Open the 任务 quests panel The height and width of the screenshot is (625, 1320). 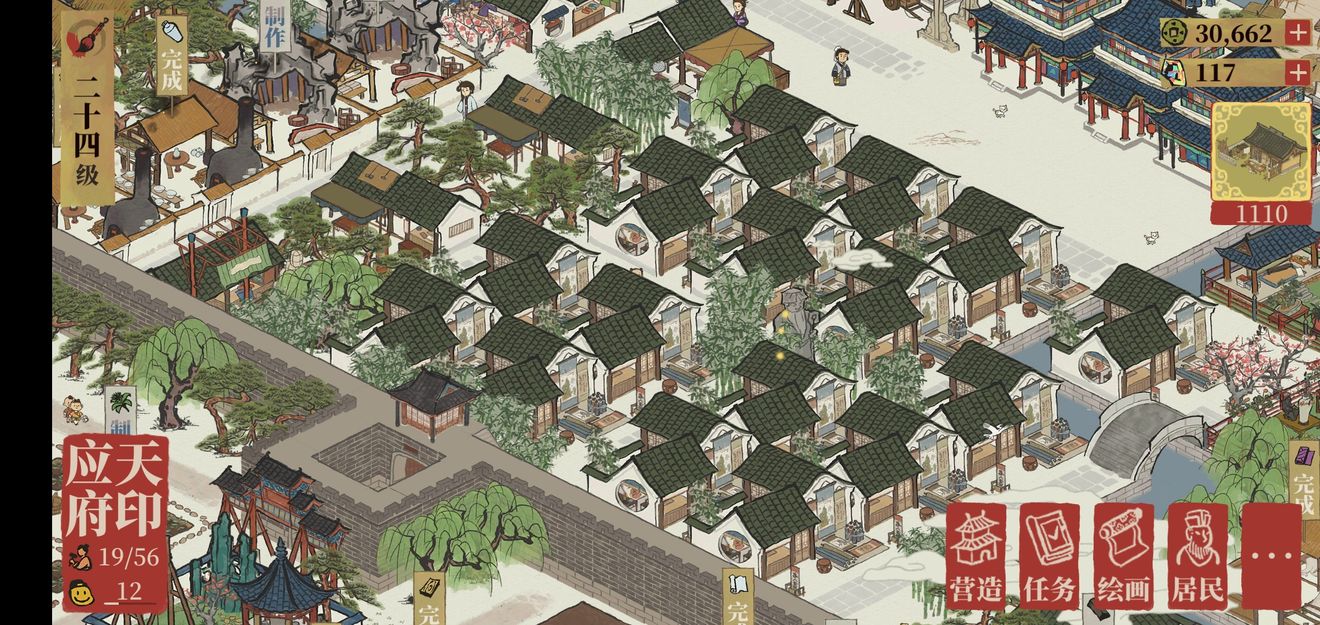(x=1050, y=556)
